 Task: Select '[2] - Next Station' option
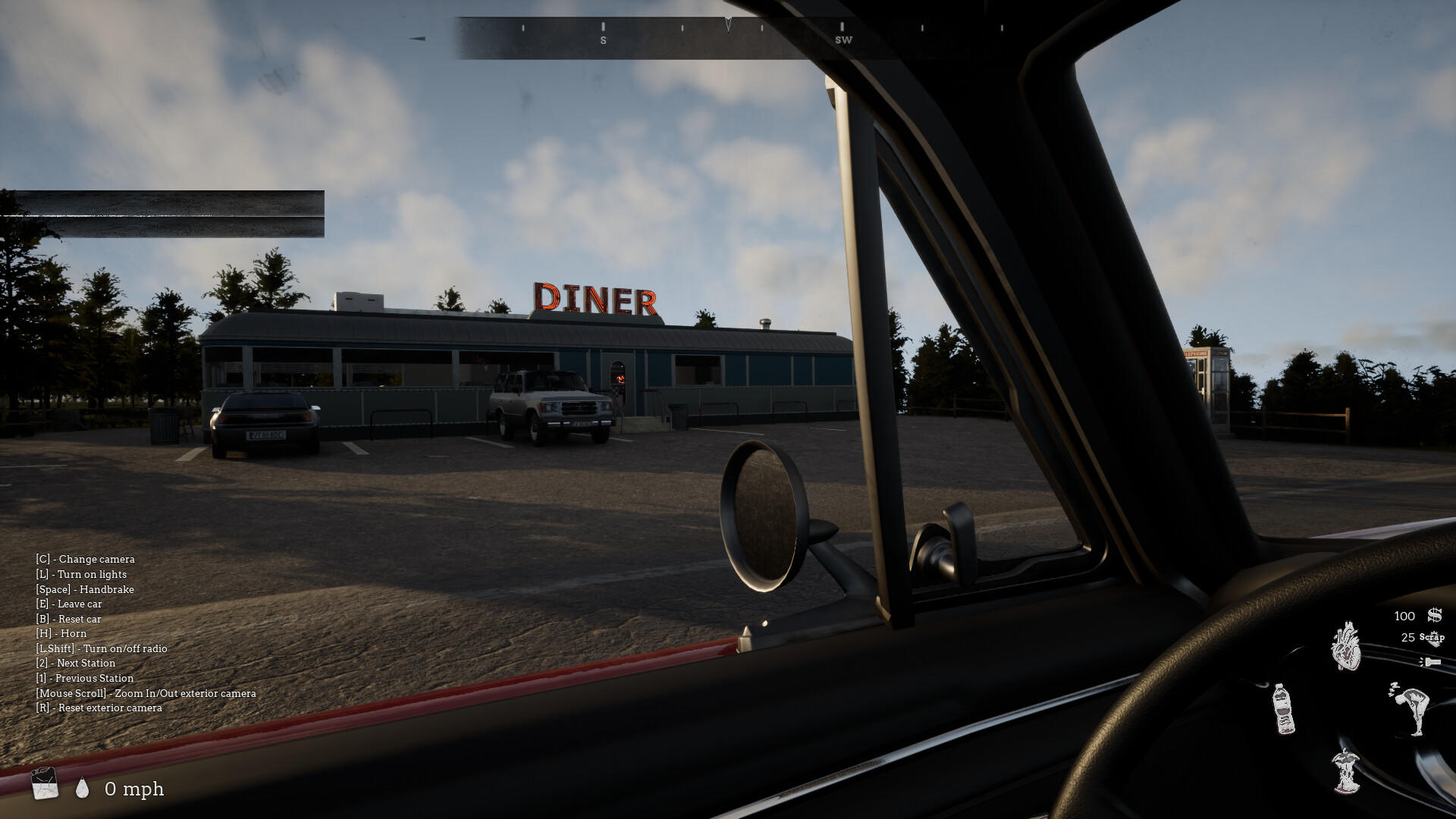tap(76, 663)
